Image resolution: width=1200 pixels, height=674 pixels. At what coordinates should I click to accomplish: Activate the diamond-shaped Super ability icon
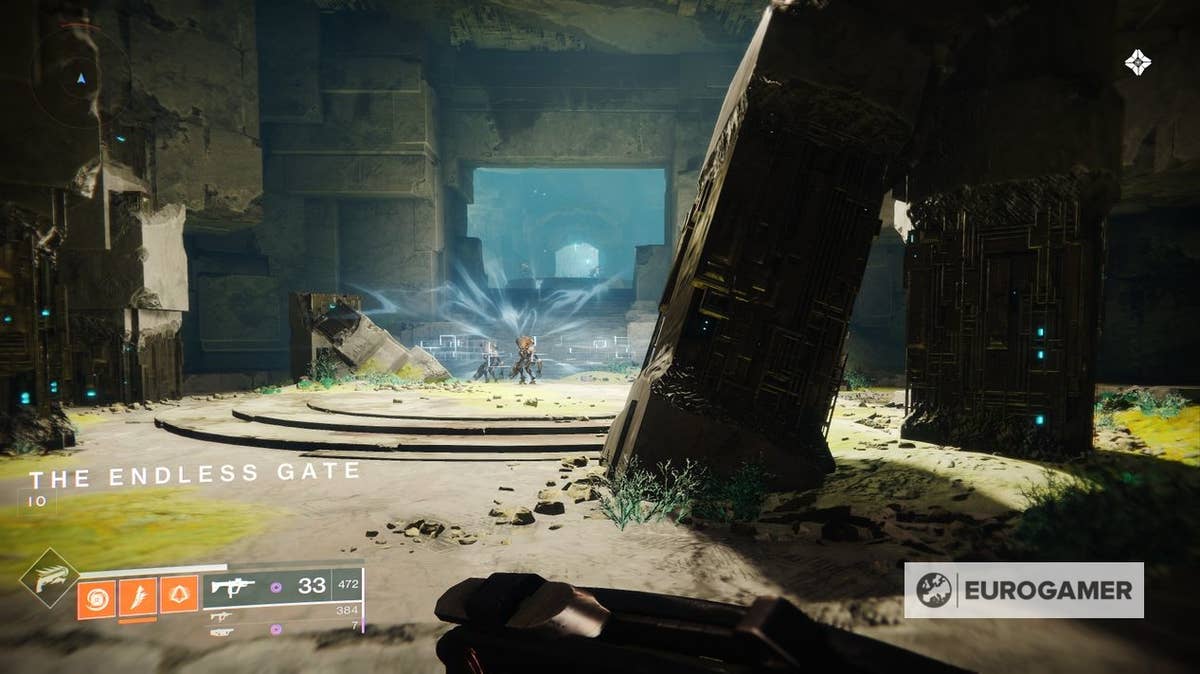click(x=48, y=578)
